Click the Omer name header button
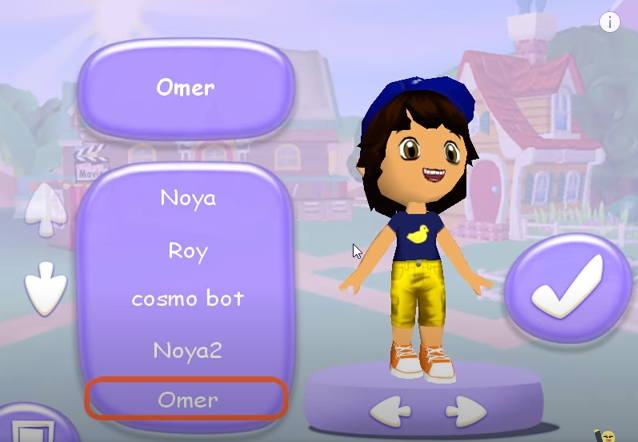Image resolution: width=638 pixels, height=442 pixels. [186, 88]
